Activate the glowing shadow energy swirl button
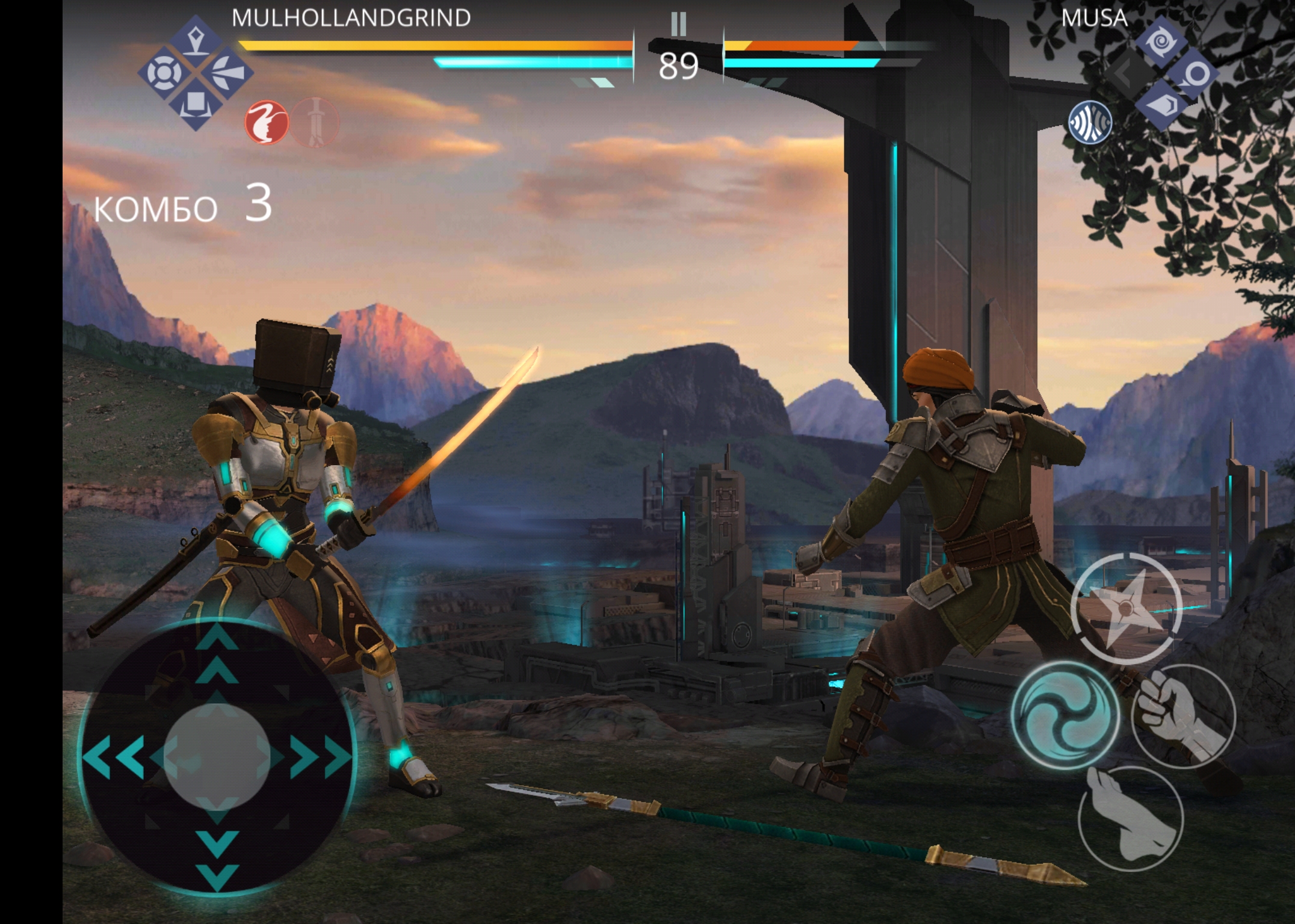1295x924 pixels. (1065, 715)
